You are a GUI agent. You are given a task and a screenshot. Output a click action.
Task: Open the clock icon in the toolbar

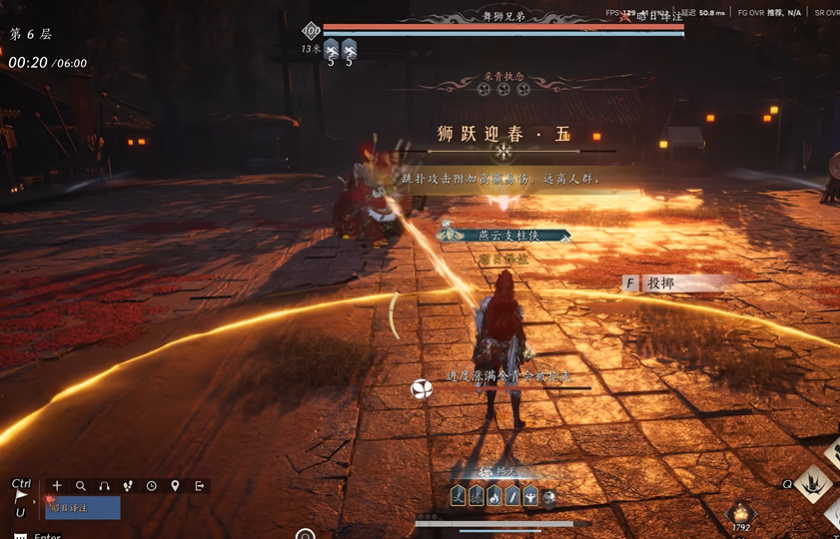[x=151, y=486]
